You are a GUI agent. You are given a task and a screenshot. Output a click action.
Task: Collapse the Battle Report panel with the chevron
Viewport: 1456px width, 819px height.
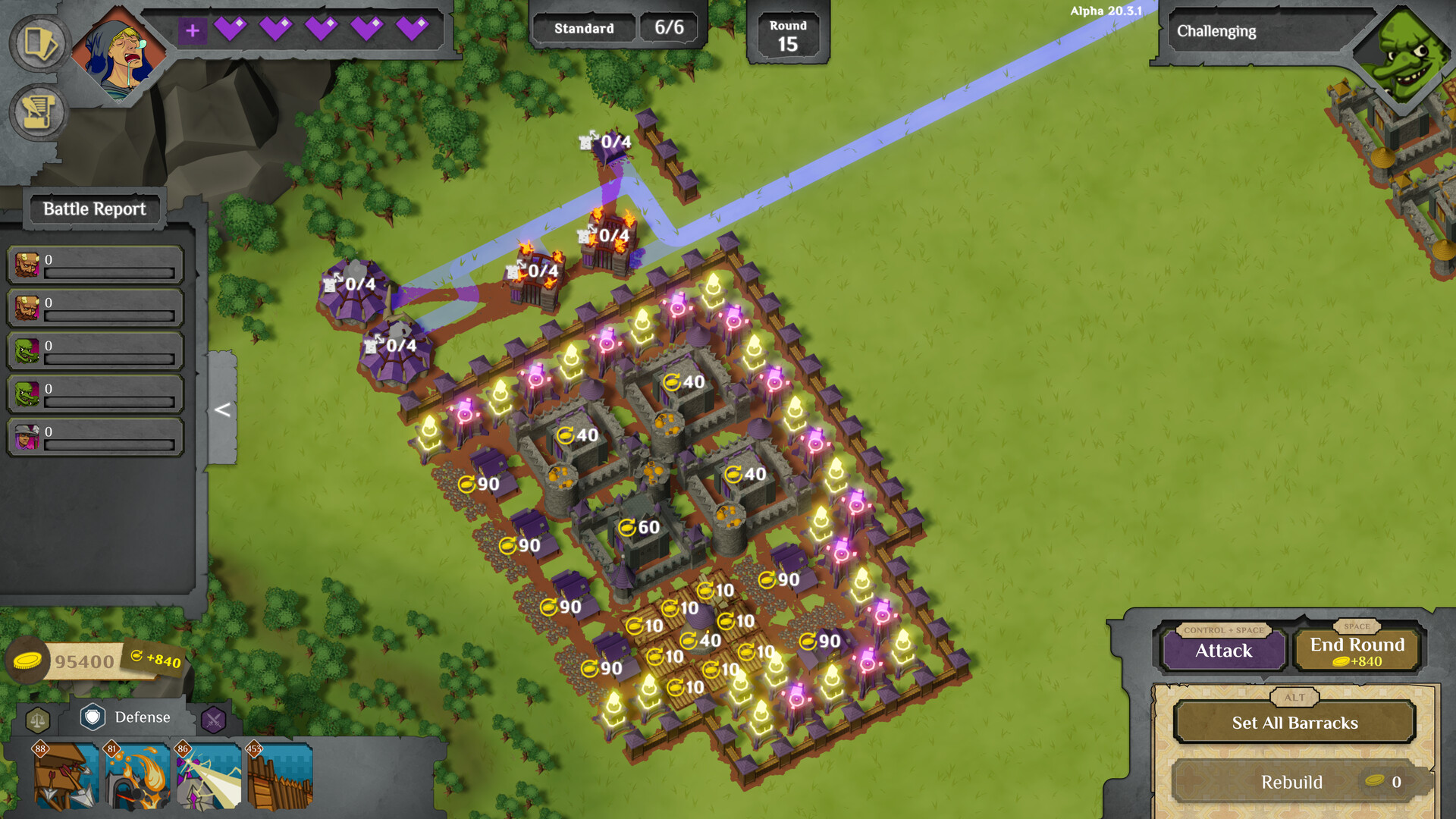[x=221, y=410]
